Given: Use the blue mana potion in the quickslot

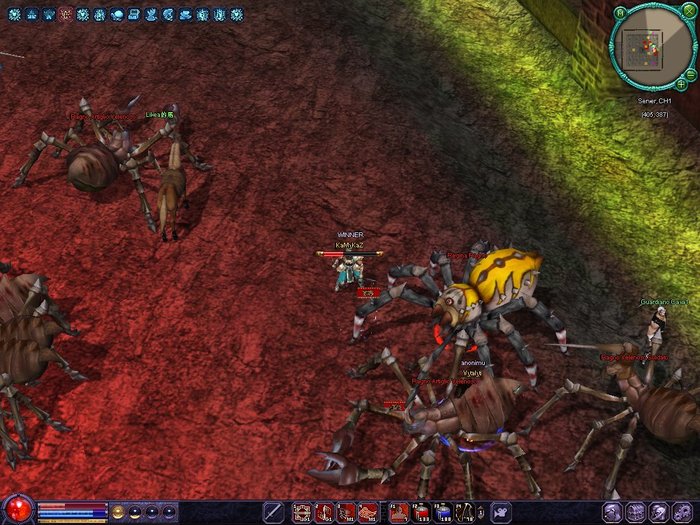Looking at the screenshot, I should click(x=442, y=512).
